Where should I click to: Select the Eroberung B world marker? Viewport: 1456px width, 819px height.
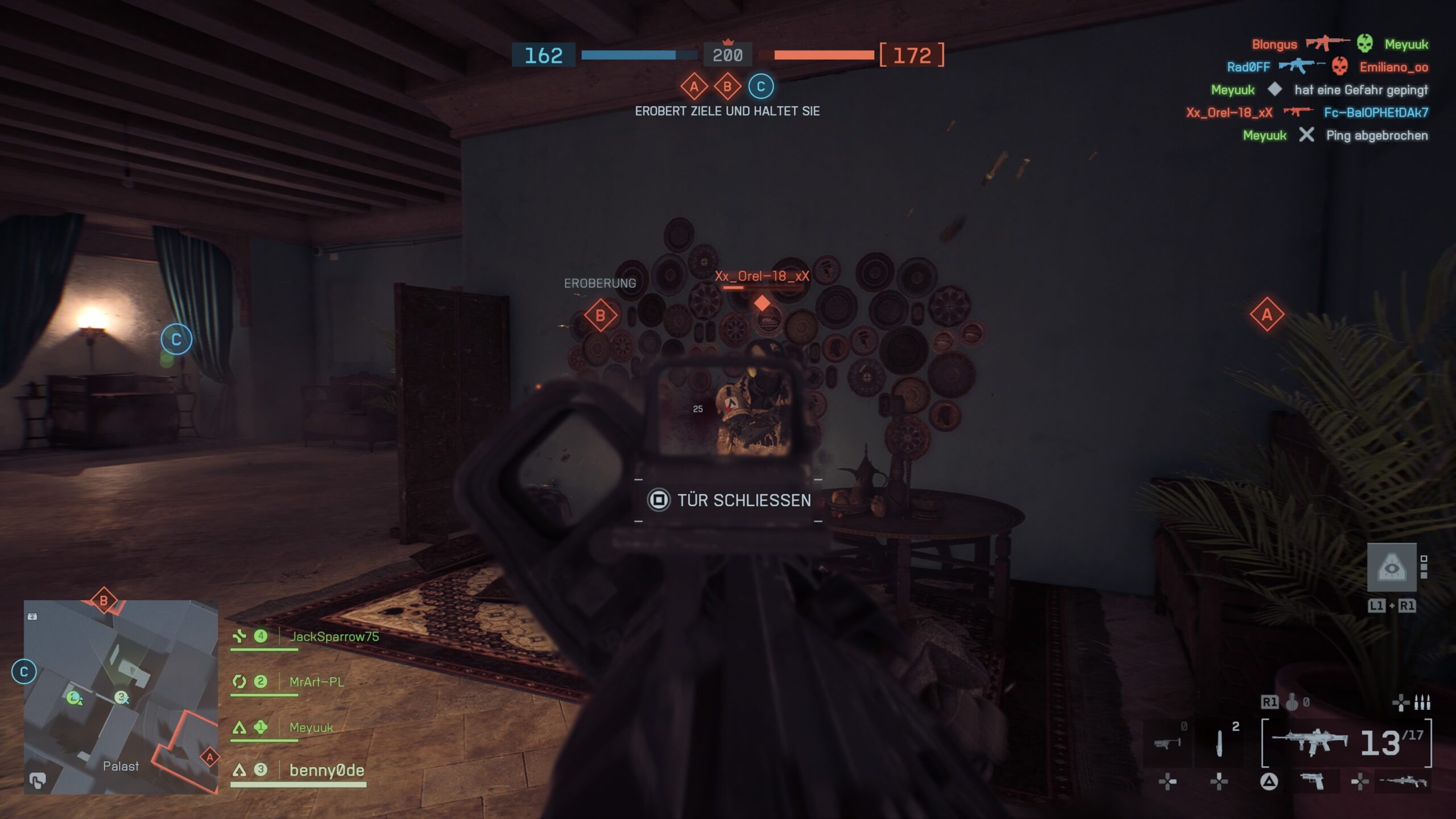point(600,315)
